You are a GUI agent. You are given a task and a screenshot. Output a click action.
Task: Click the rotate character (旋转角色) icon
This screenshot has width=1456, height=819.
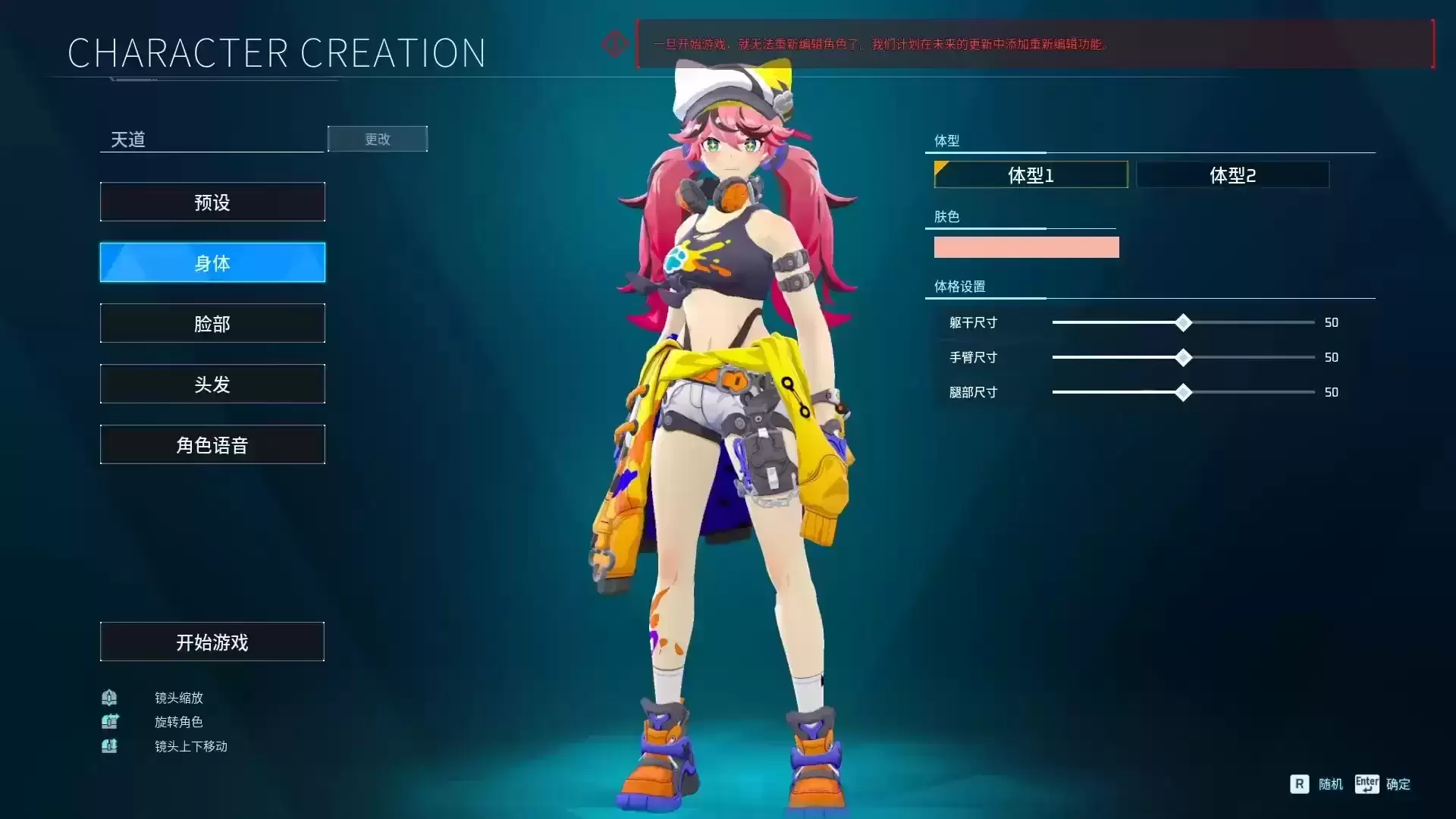tap(109, 722)
